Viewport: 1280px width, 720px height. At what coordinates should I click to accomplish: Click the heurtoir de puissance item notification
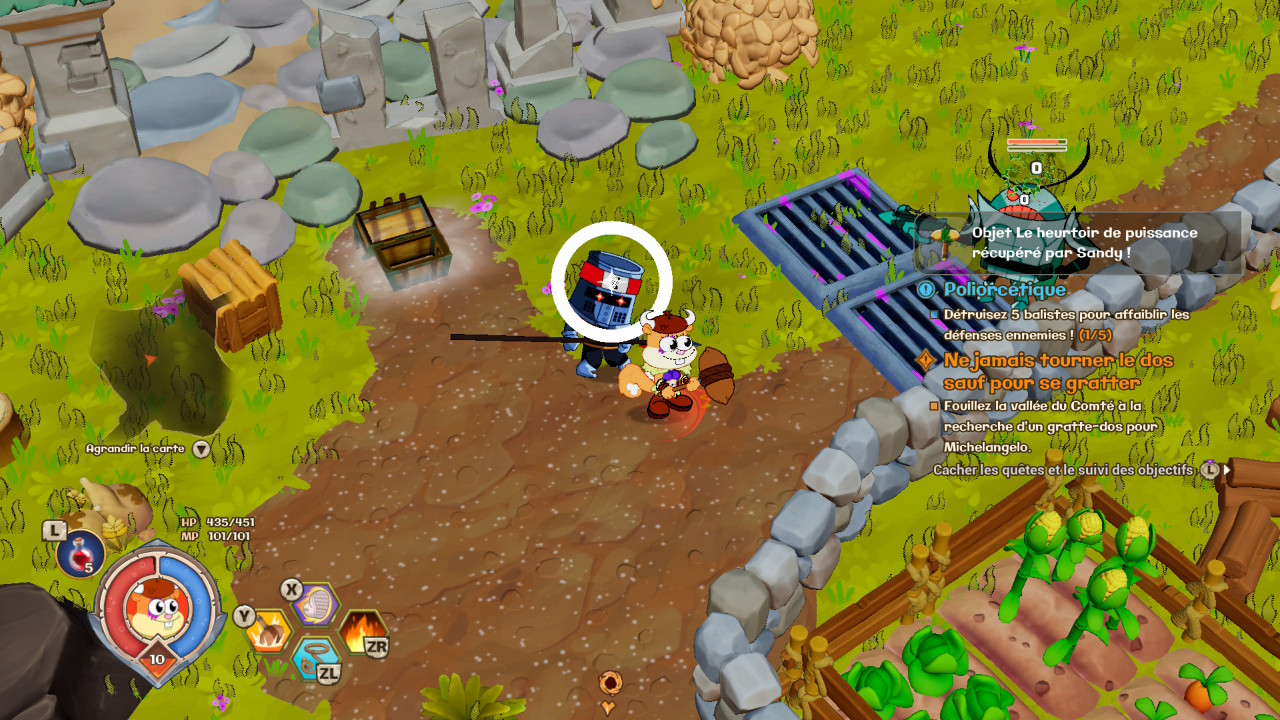click(x=1084, y=243)
